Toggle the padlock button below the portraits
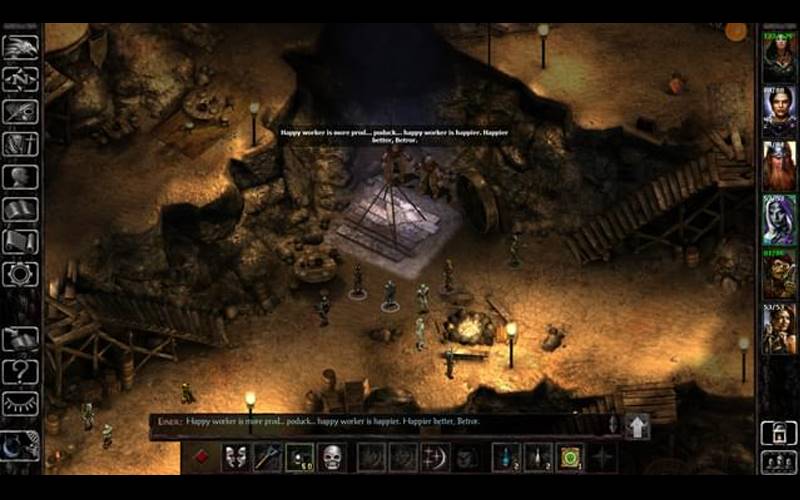Image resolution: width=800 pixels, height=500 pixels. (x=779, y=431)
